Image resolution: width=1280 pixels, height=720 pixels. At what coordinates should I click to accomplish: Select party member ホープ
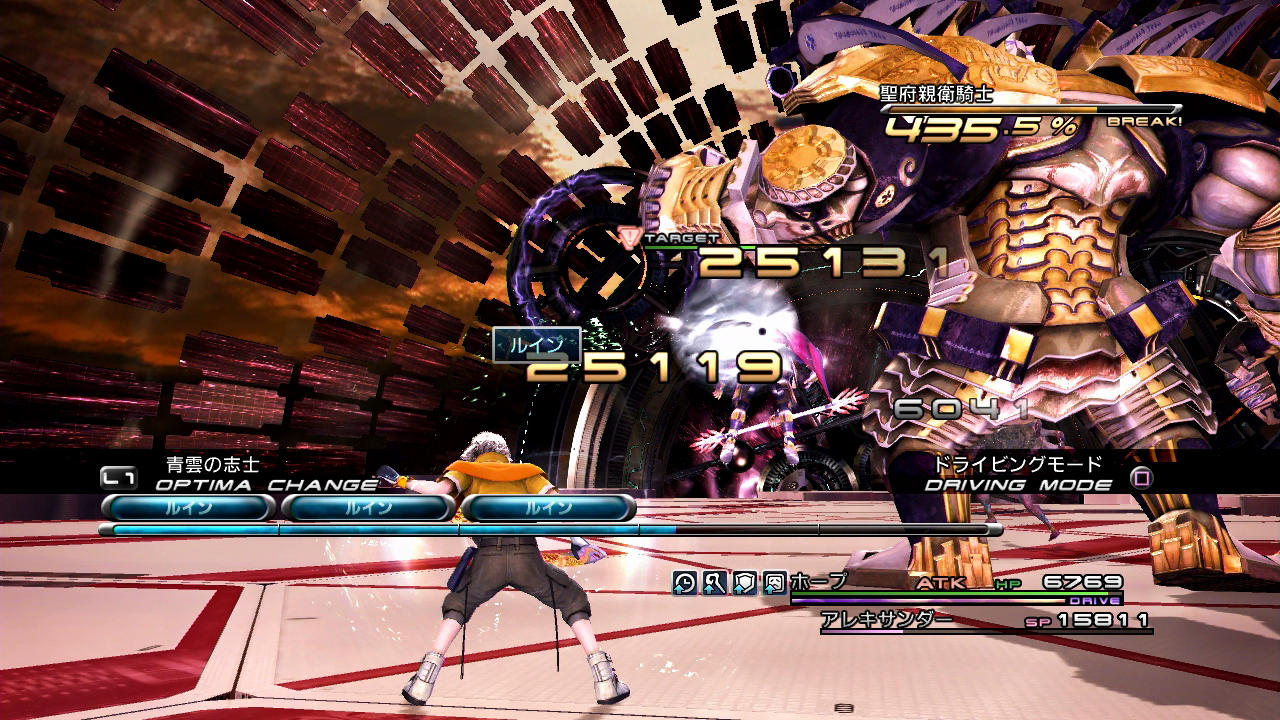(818, 582)
